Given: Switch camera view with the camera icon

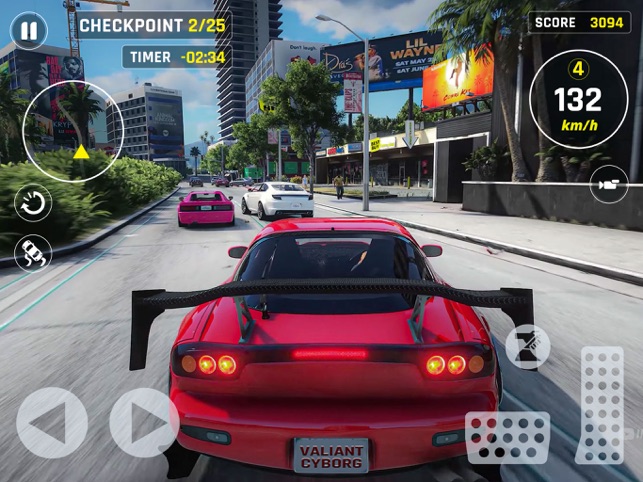Looking at the screenshot, I should (x=609, y=183).
